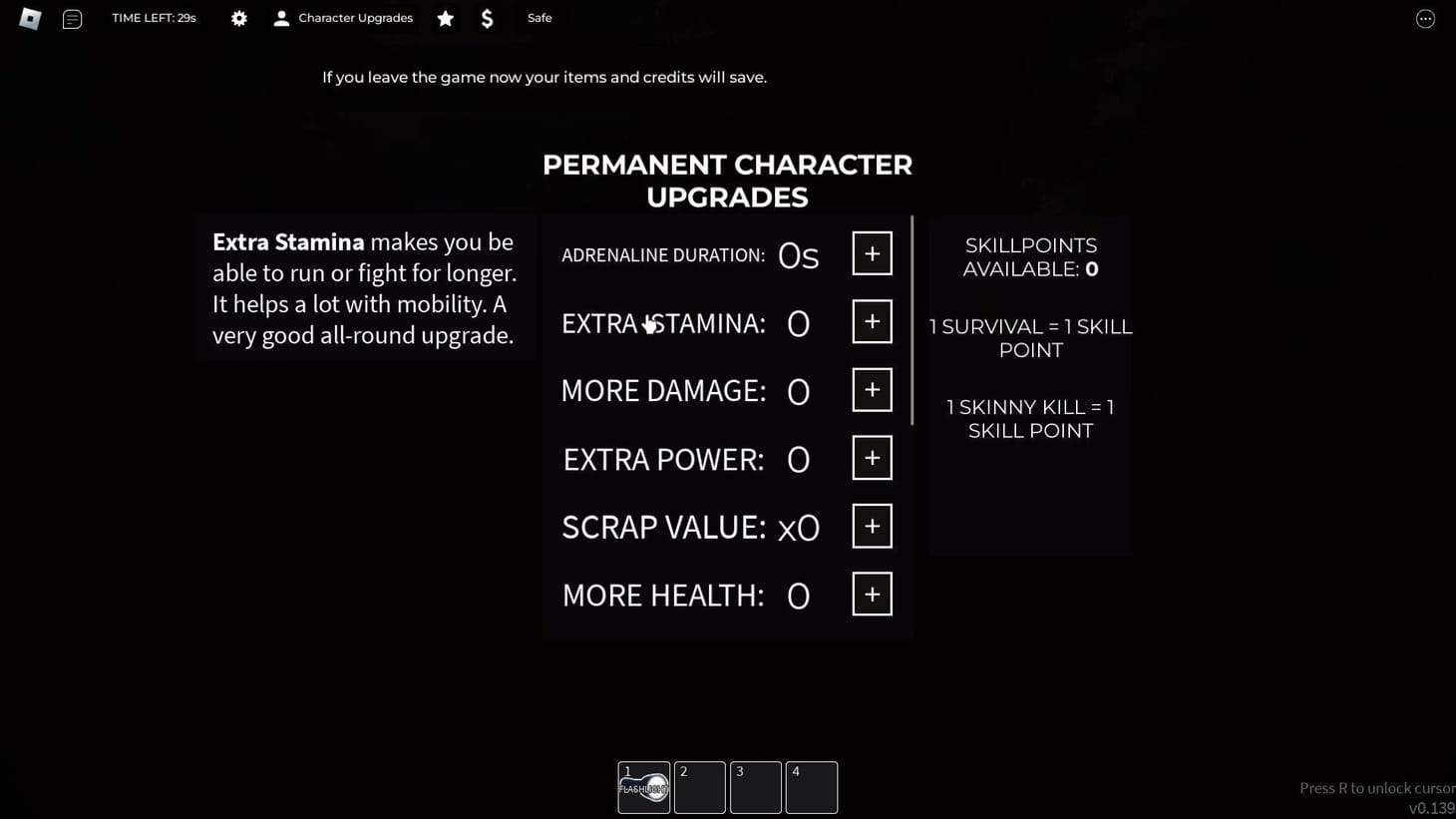This screenshot has height=819, width=1456.
Task: Select the Character Upgrades person icon
Action: coord(281,17)
